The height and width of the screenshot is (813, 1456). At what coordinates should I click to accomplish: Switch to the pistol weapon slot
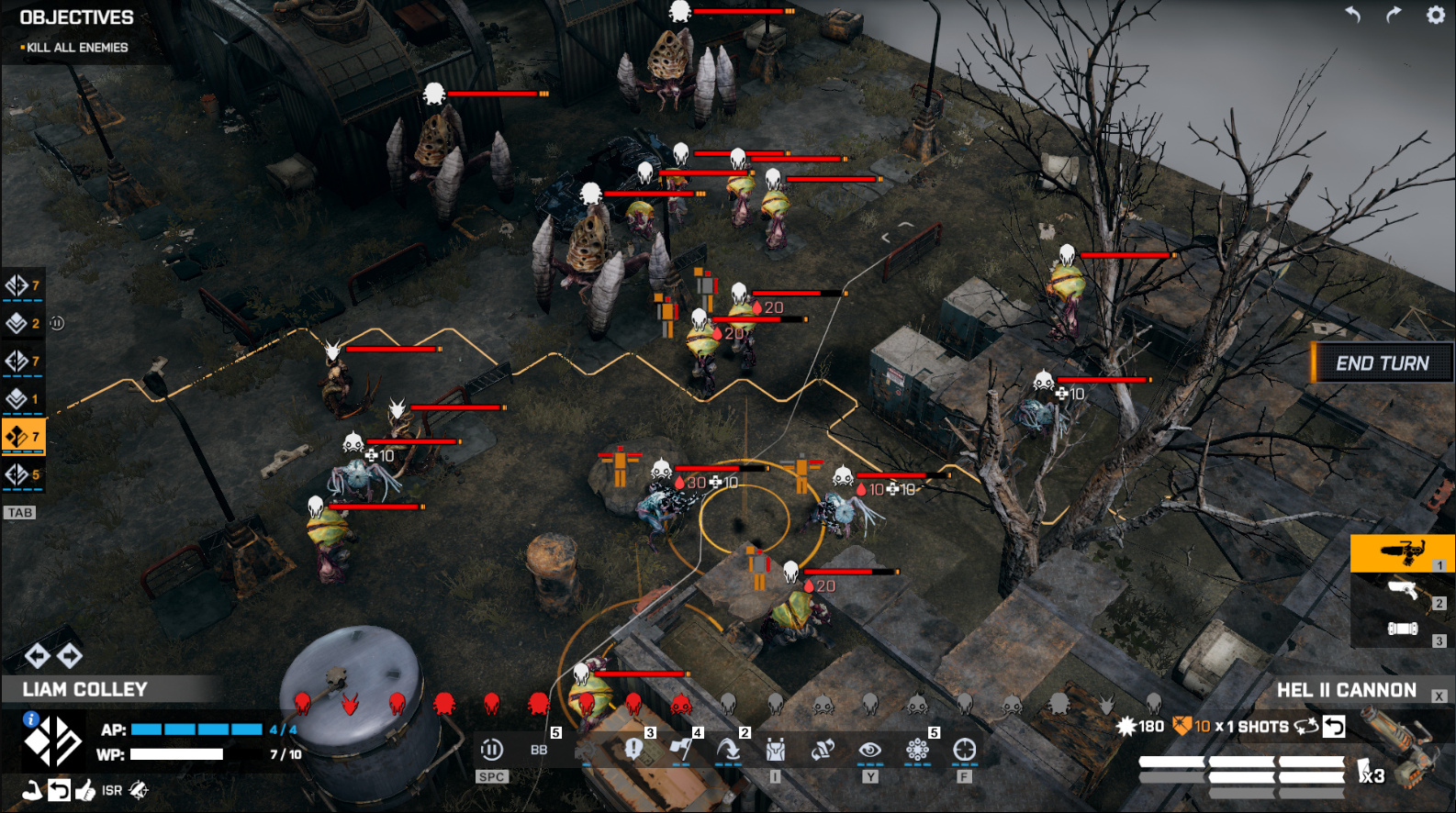(1402, 591)
